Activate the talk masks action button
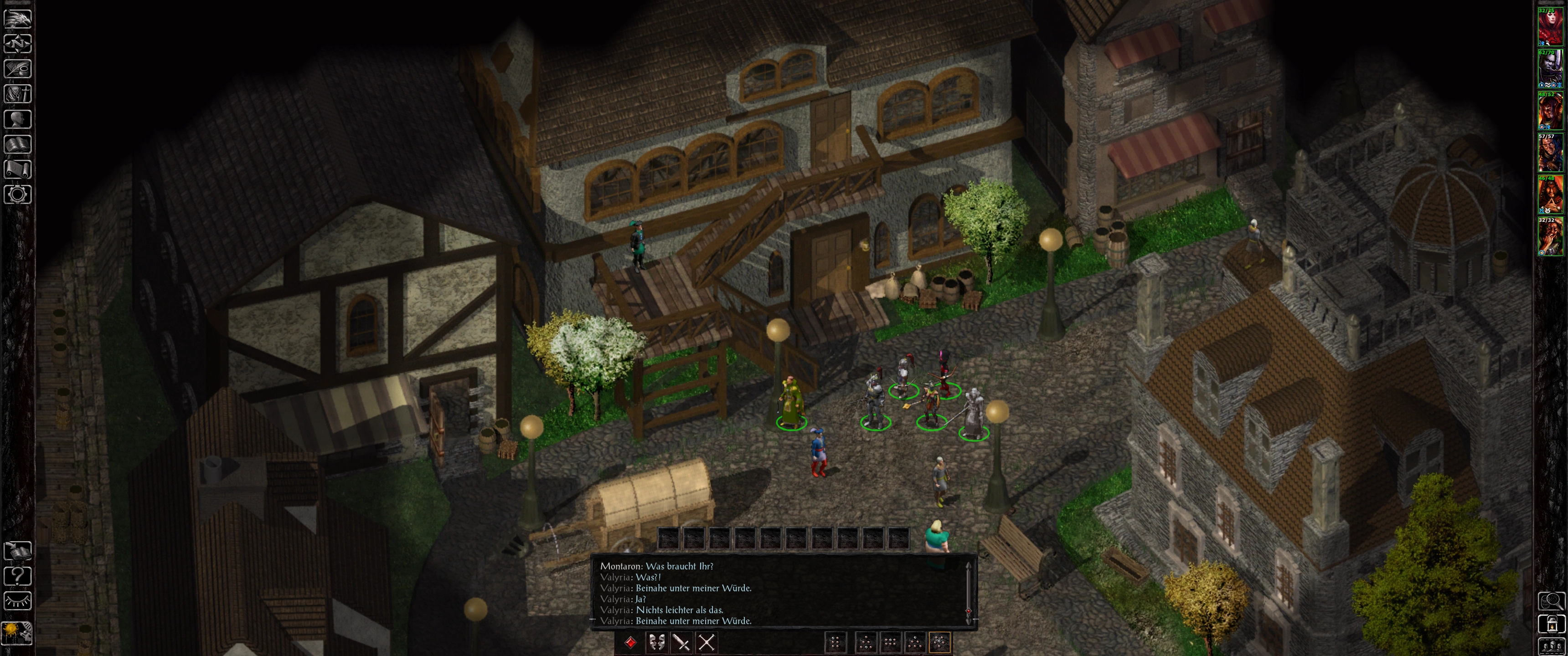The height and width of the screenshot is (656, 1568). pos(656,643)
